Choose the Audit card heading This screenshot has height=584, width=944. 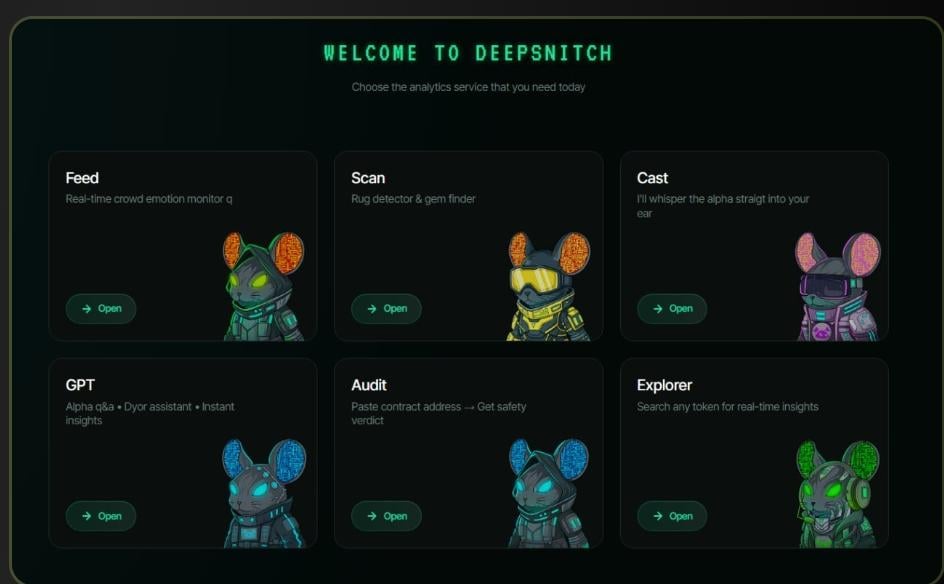(x=369, y=385)
